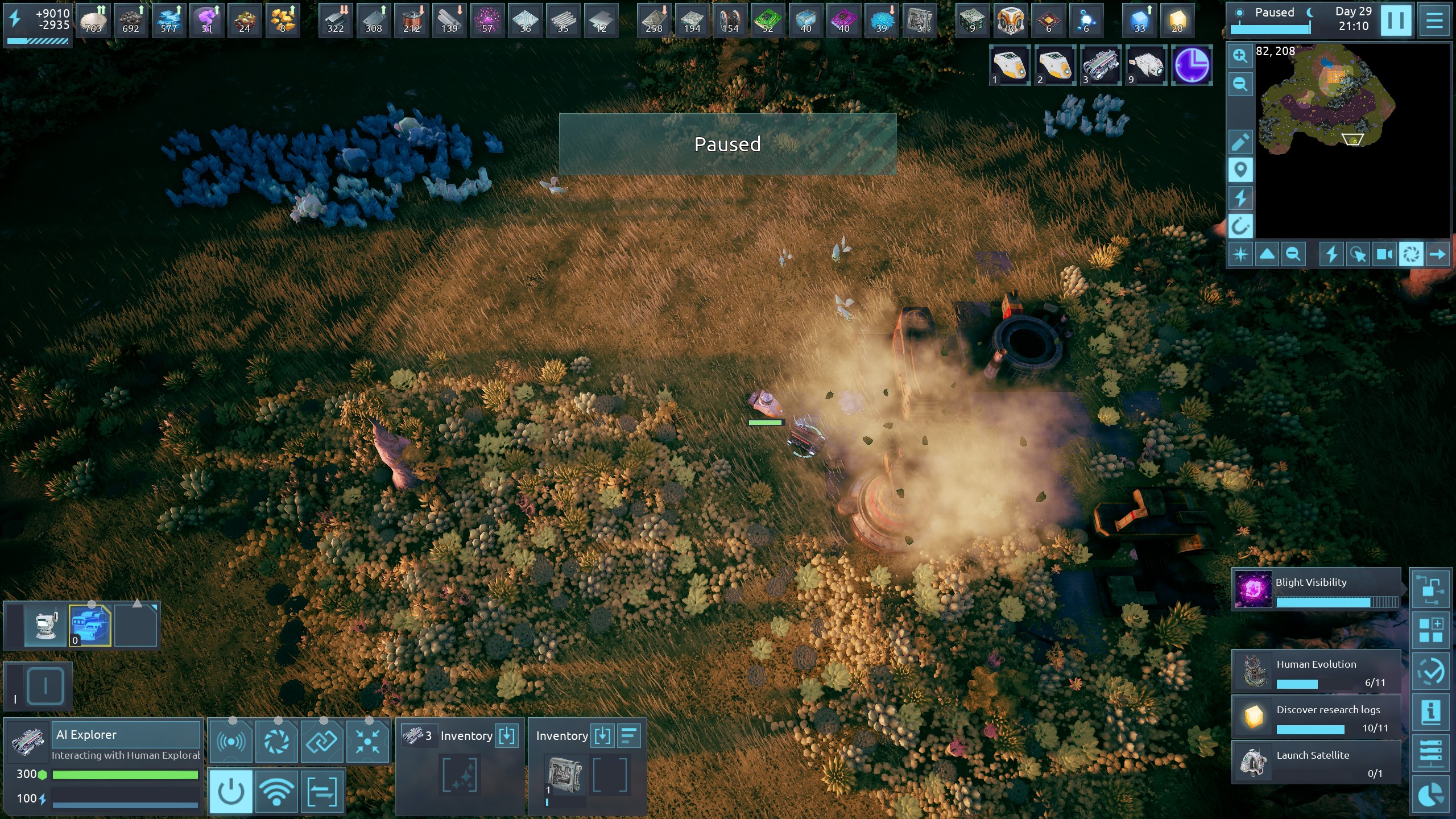
Task: Select the purple clock icon in unit bar
Action: 1192,65
